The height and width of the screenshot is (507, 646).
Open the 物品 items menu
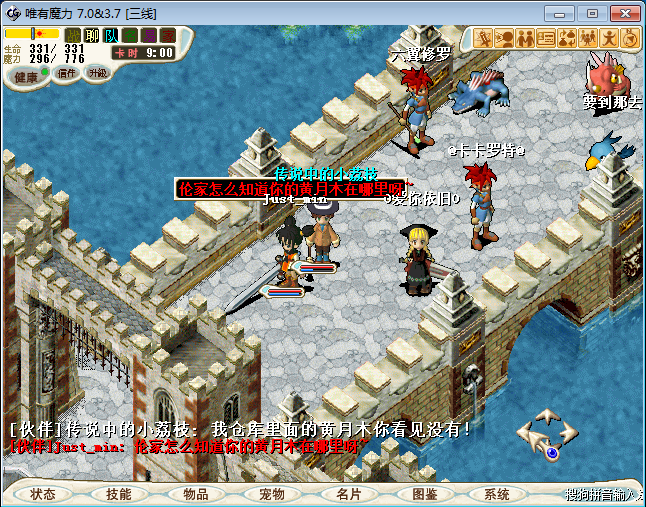click(195, 494)
